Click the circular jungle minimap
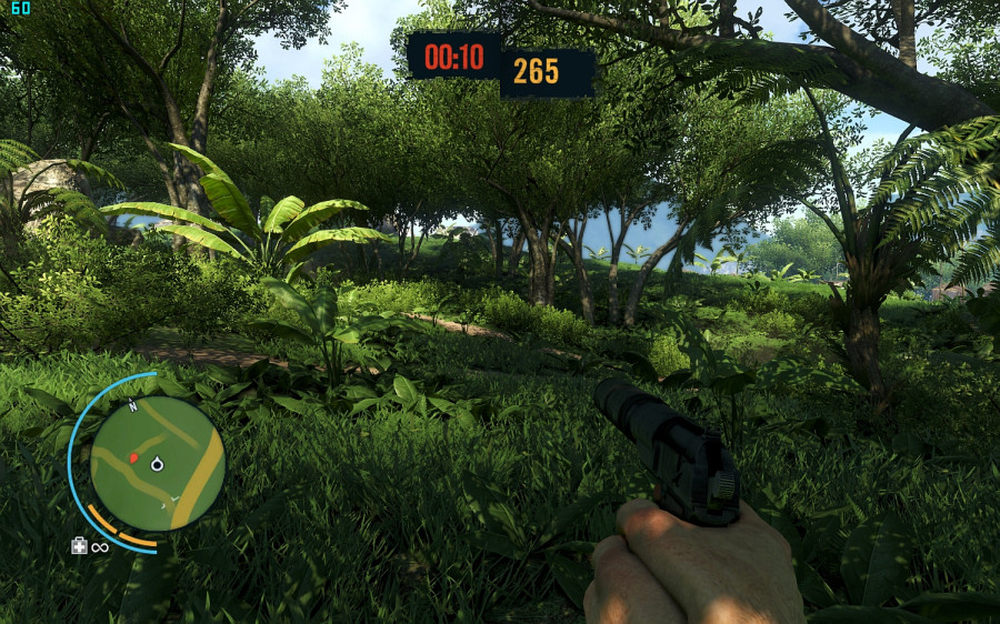This screenshot has width=1000, height=624. (157, 462)
